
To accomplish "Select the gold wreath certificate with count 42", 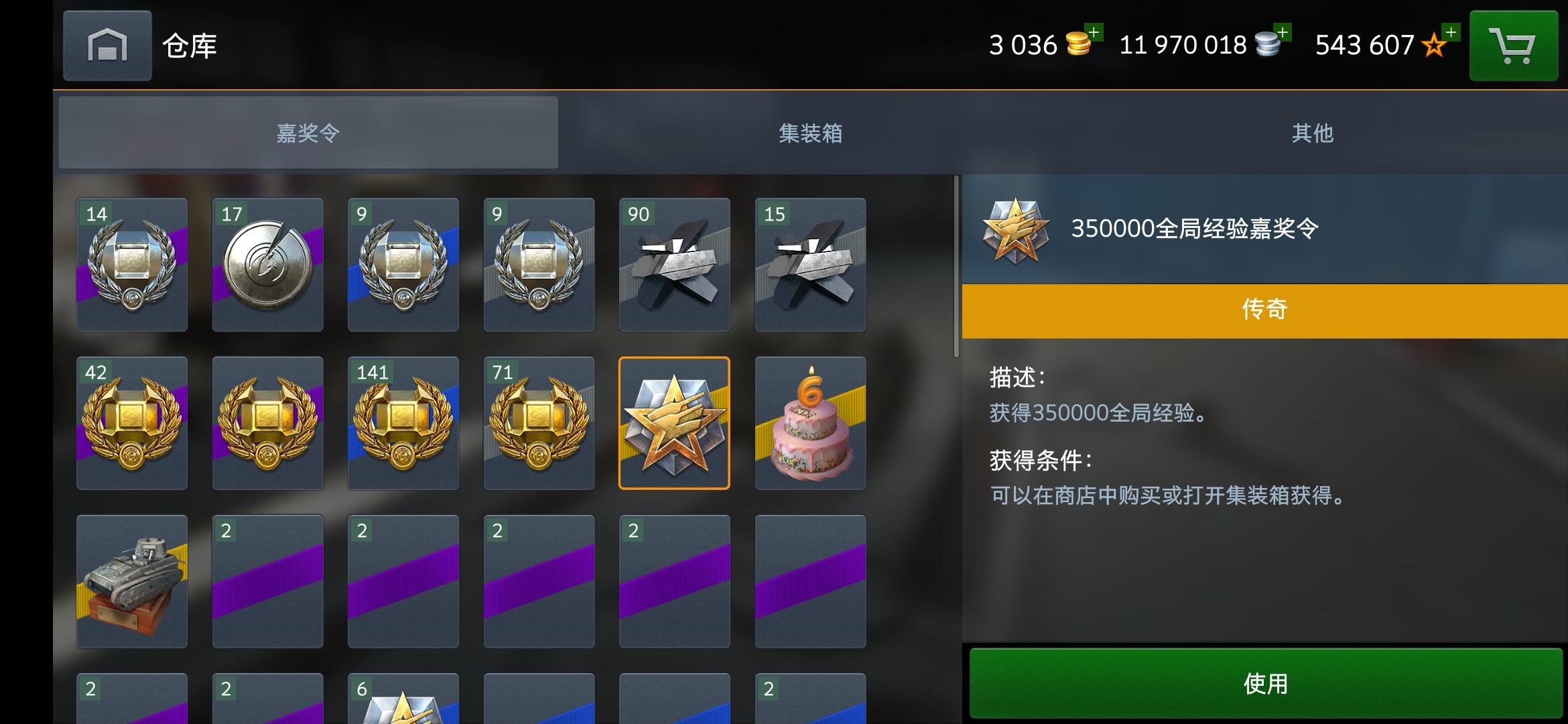I will pos(131,423).
